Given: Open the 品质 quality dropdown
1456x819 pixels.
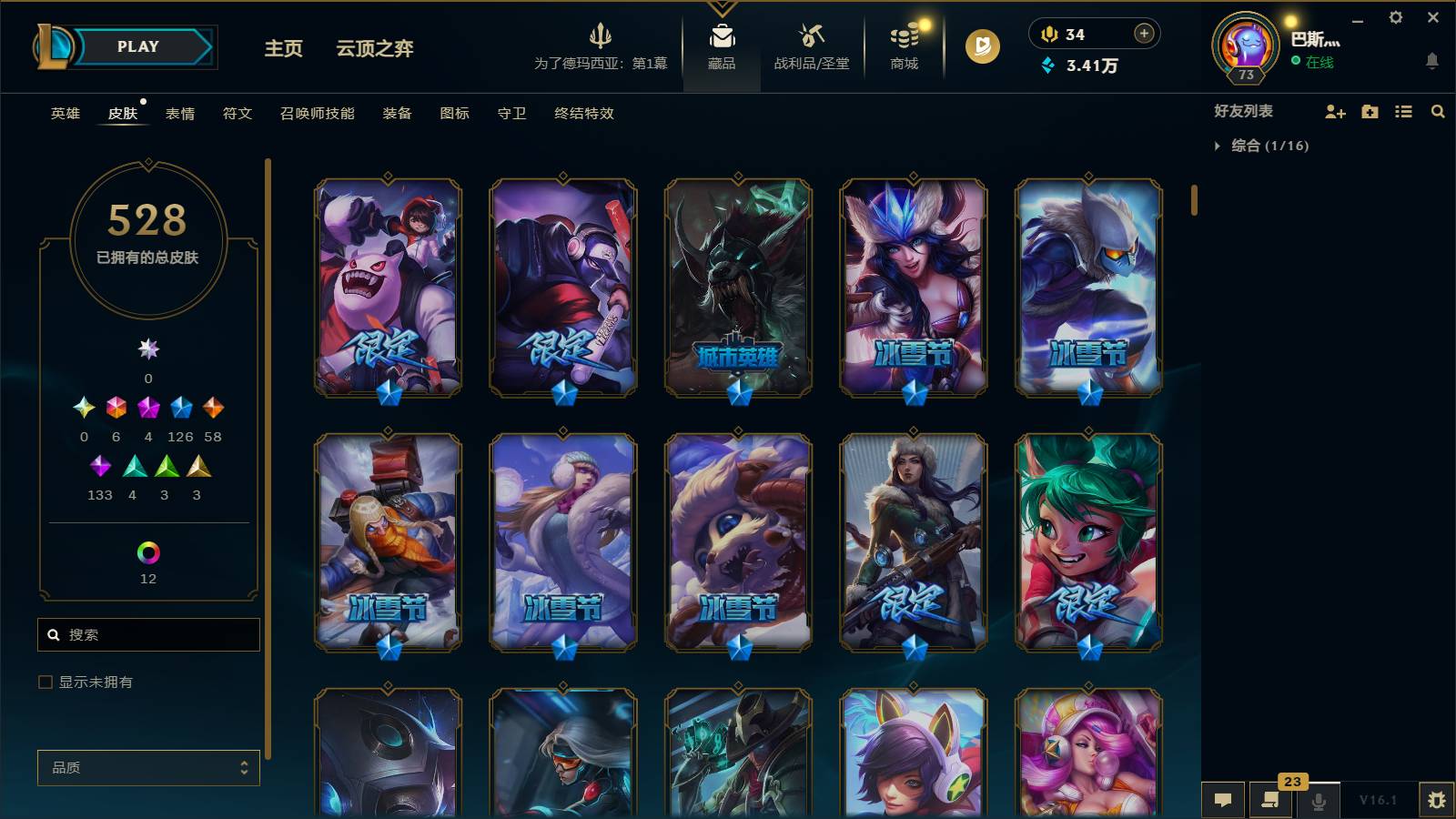Looking at the screenshot, I should [x=147, y=768].
